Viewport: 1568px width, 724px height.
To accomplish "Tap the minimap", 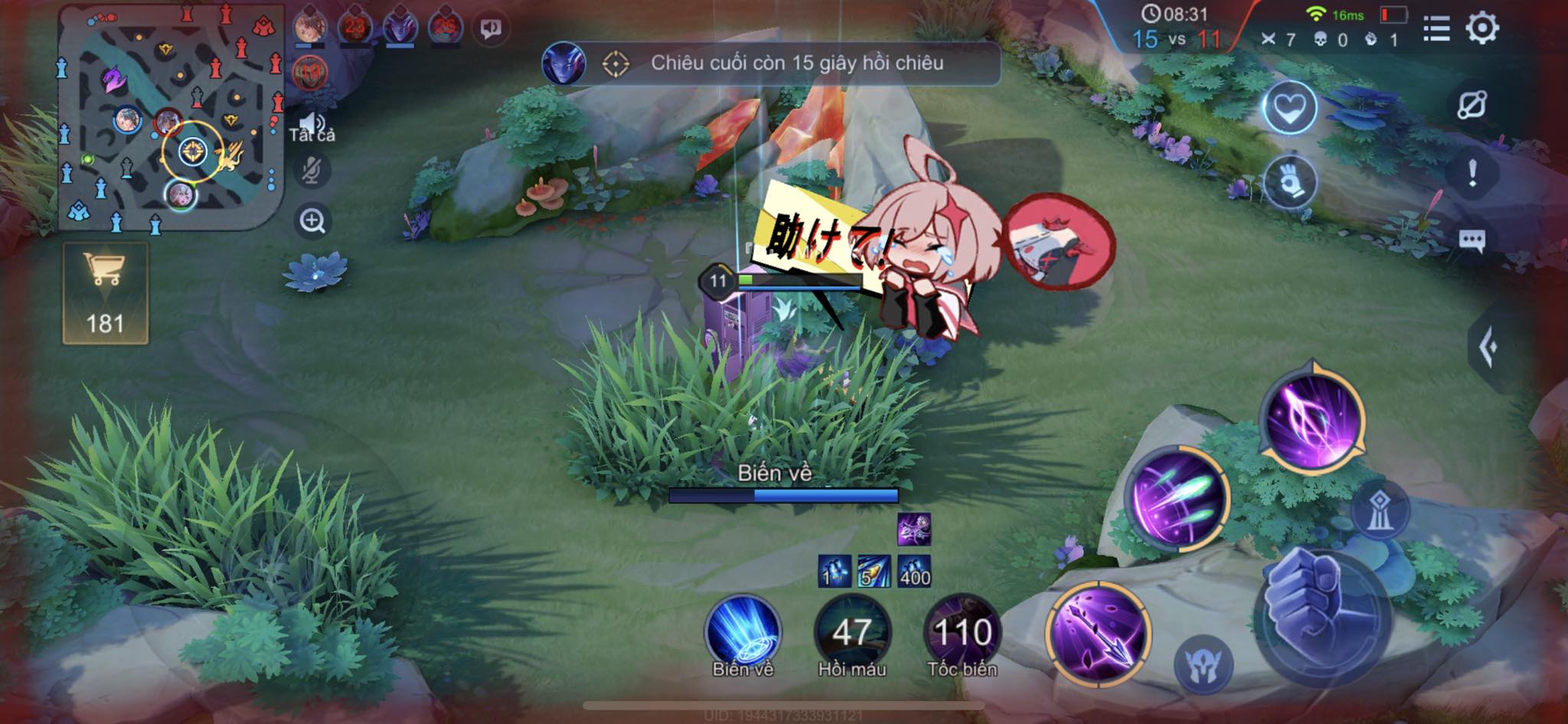I will 170,119.
